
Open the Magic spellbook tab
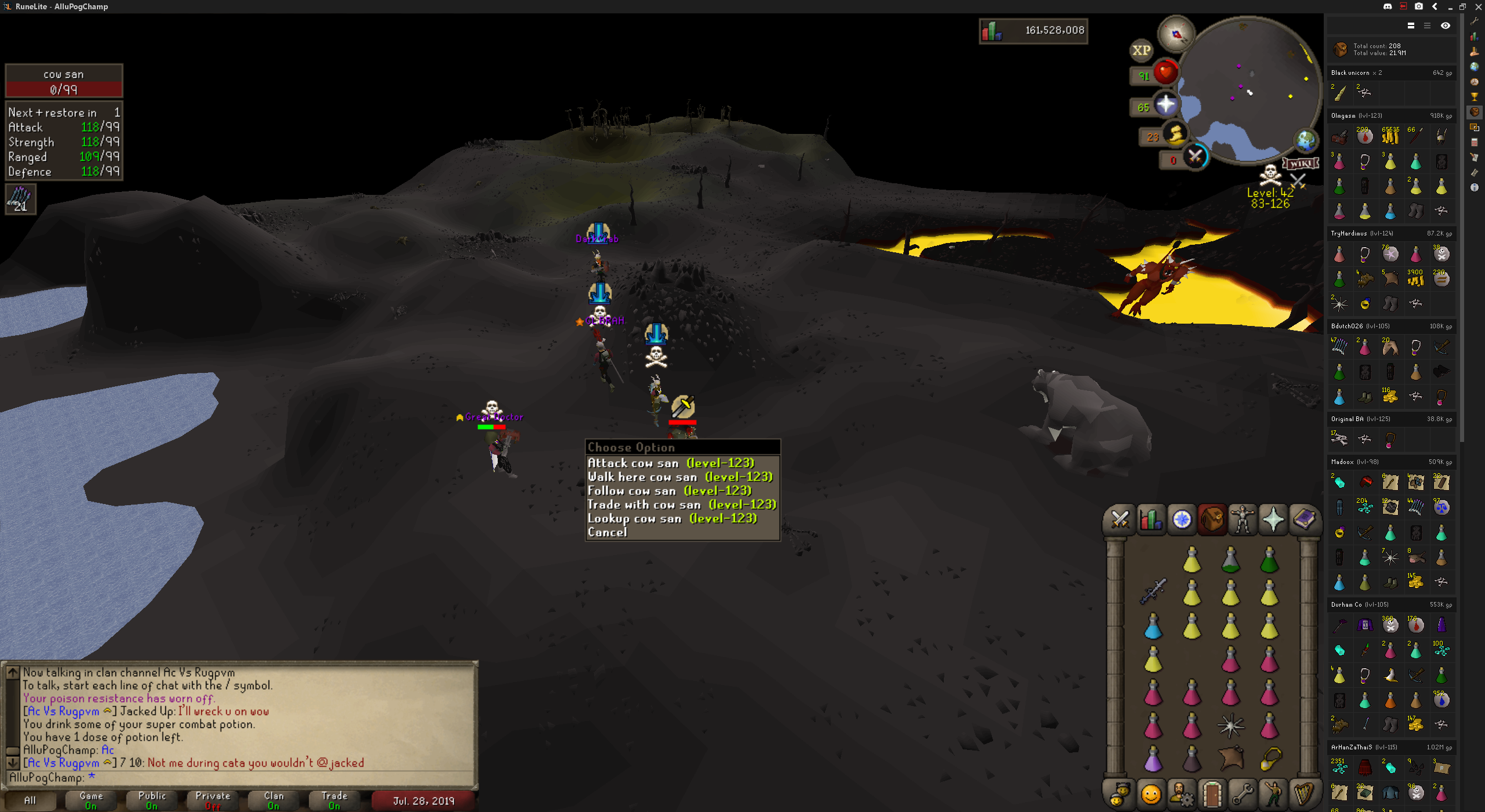point(1304,519)
